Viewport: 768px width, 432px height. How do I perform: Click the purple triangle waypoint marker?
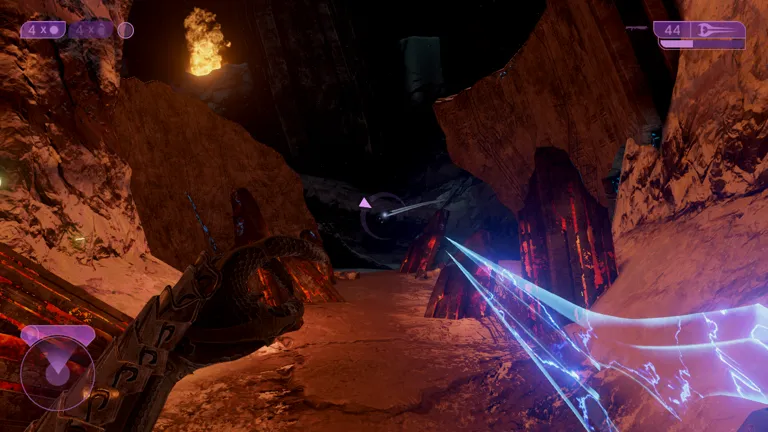click(365, 203)
